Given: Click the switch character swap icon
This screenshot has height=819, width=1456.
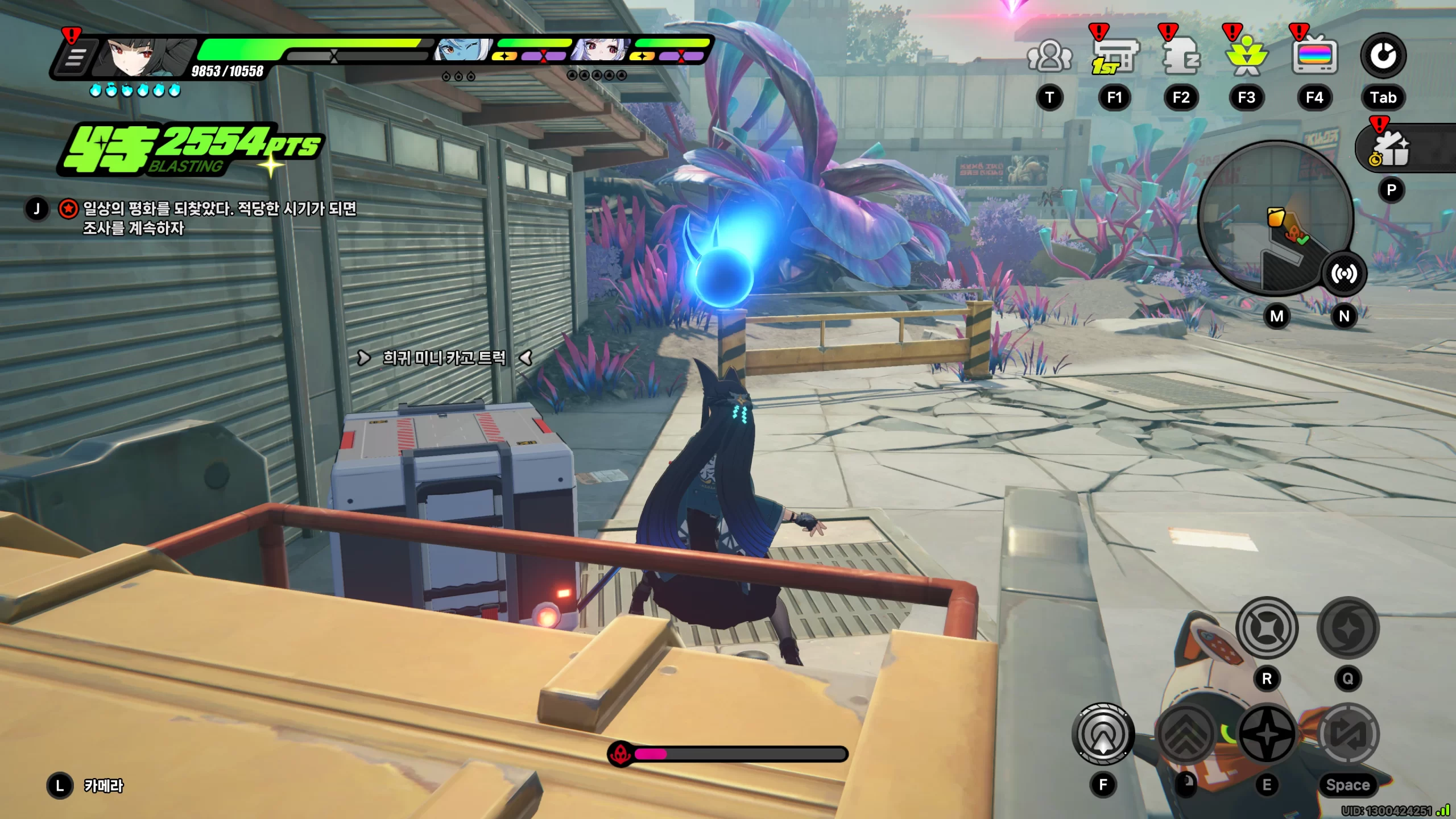Looking at the screenshot, I should click(1348, 734).
